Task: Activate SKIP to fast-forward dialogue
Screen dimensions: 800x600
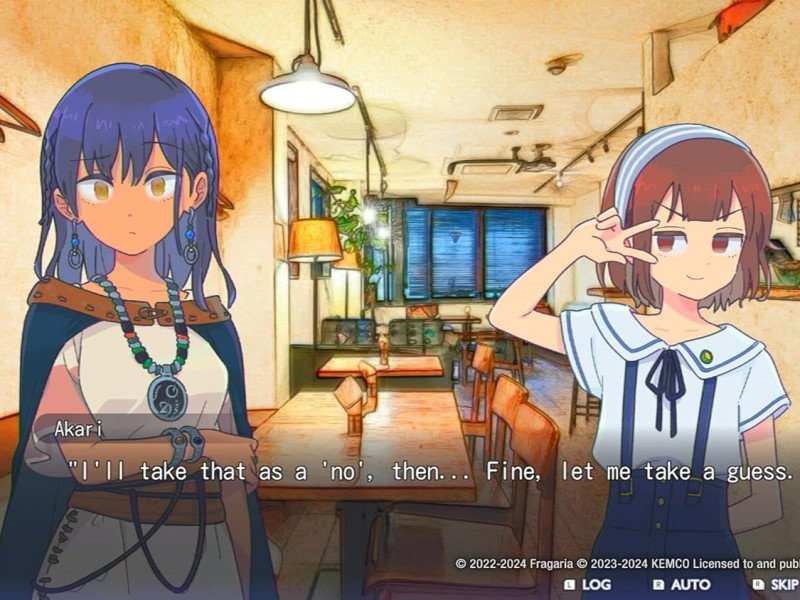Action: [x=777, y=584]
